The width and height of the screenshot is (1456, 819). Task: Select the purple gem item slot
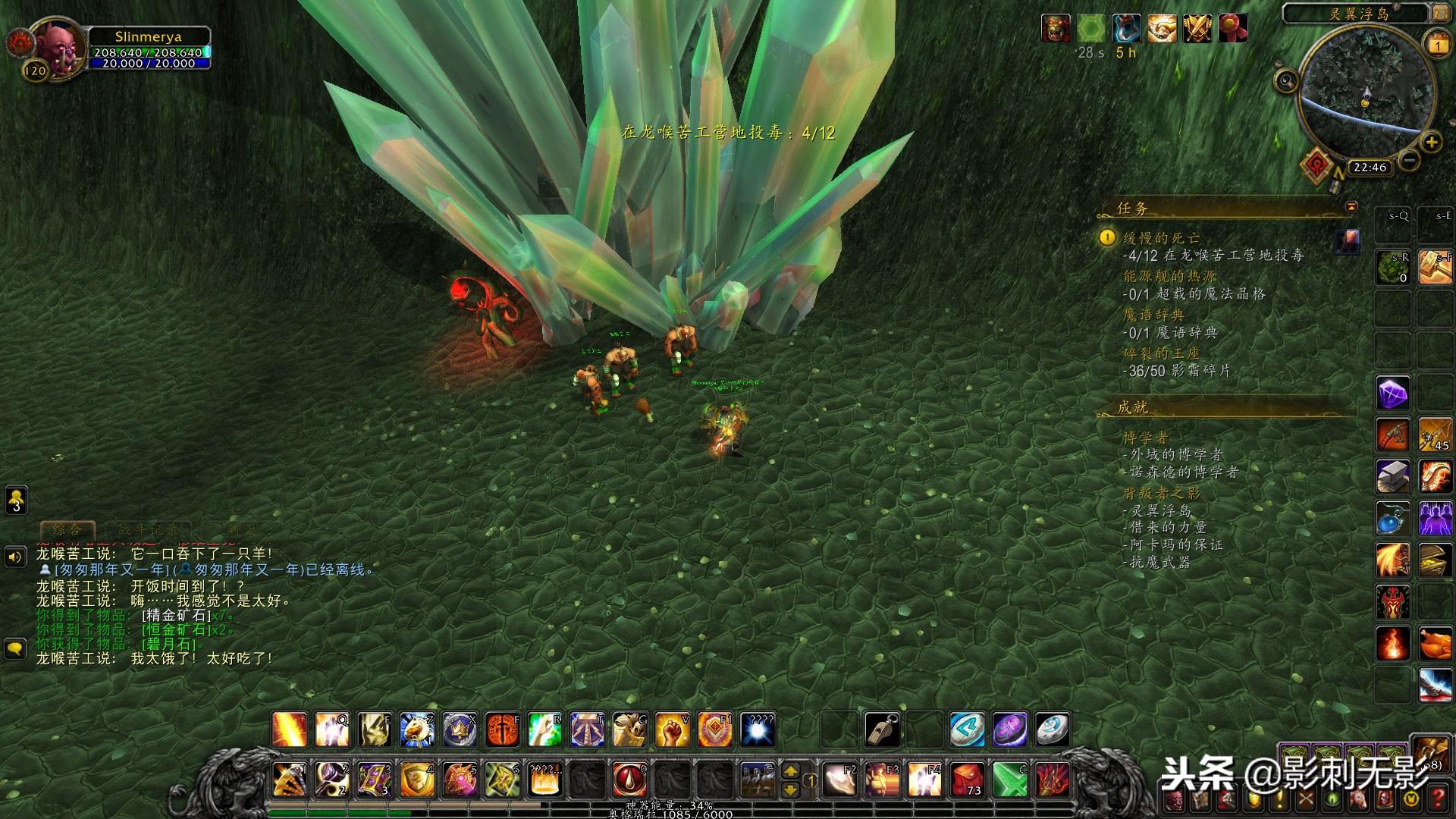click(1393, 394)
